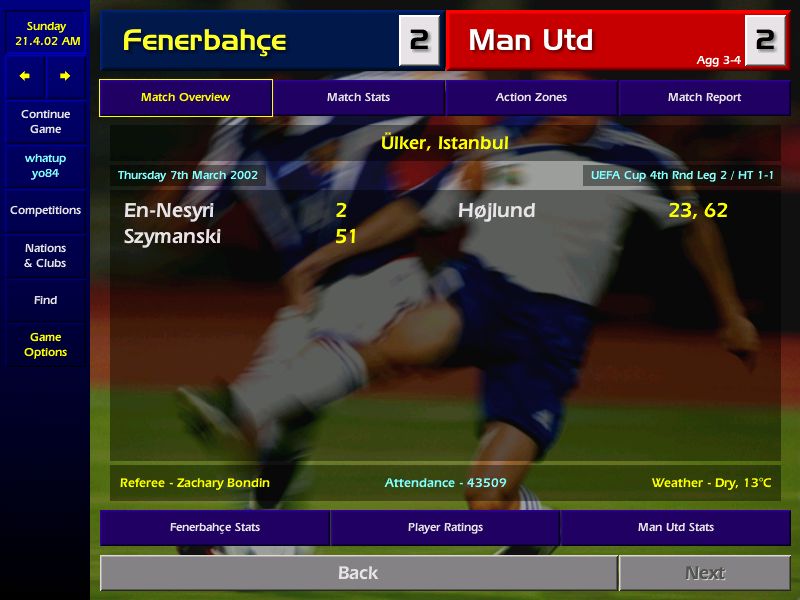
Task: Open Game Options
Action: coord(45,345)
